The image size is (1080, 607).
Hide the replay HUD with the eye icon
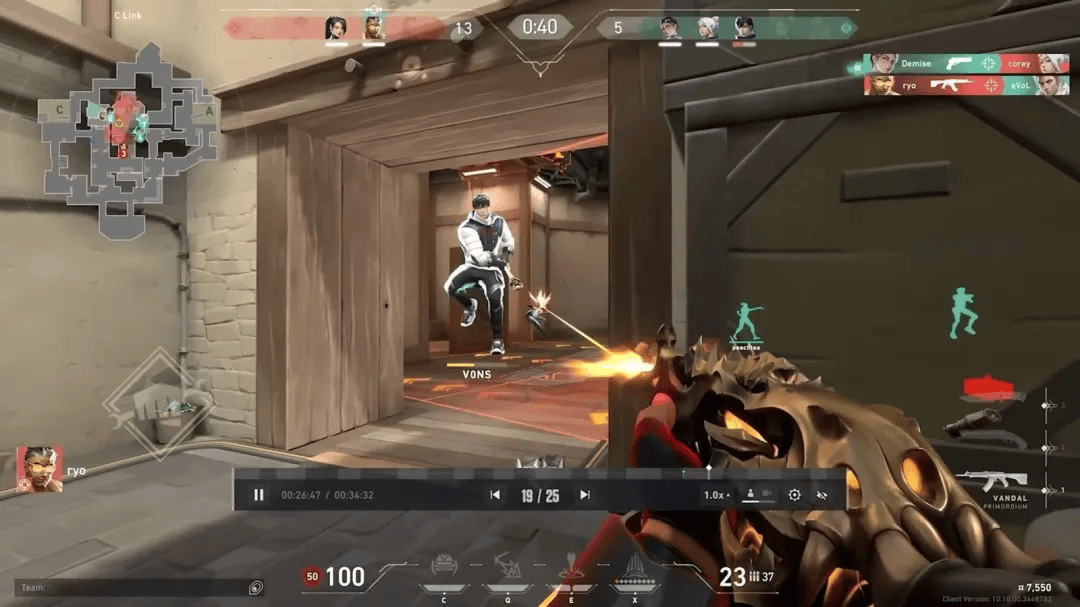pyautogui.click(x=823, y=495)
